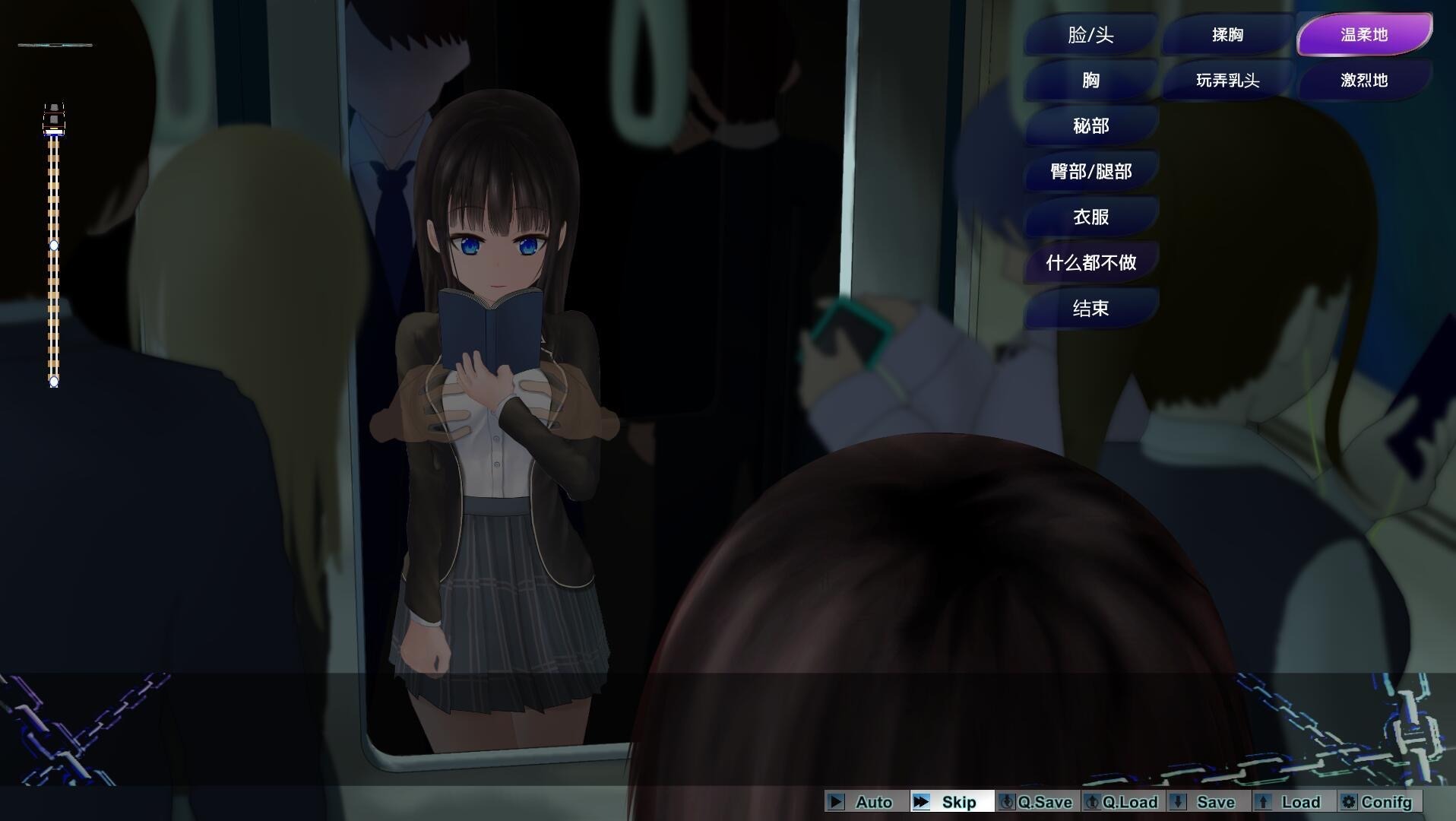1456x821 pixels.
Task: Choose 胸 in the action menu
Action: [1090, 80]
